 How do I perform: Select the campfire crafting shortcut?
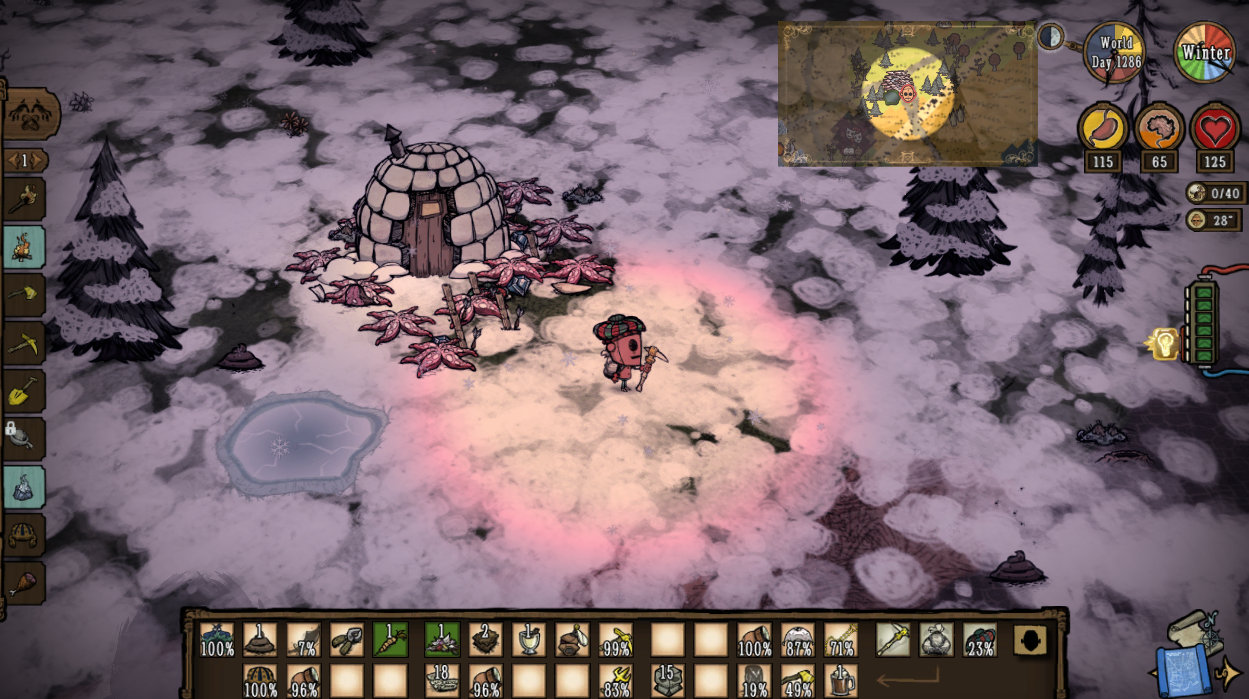click(25, 247)
